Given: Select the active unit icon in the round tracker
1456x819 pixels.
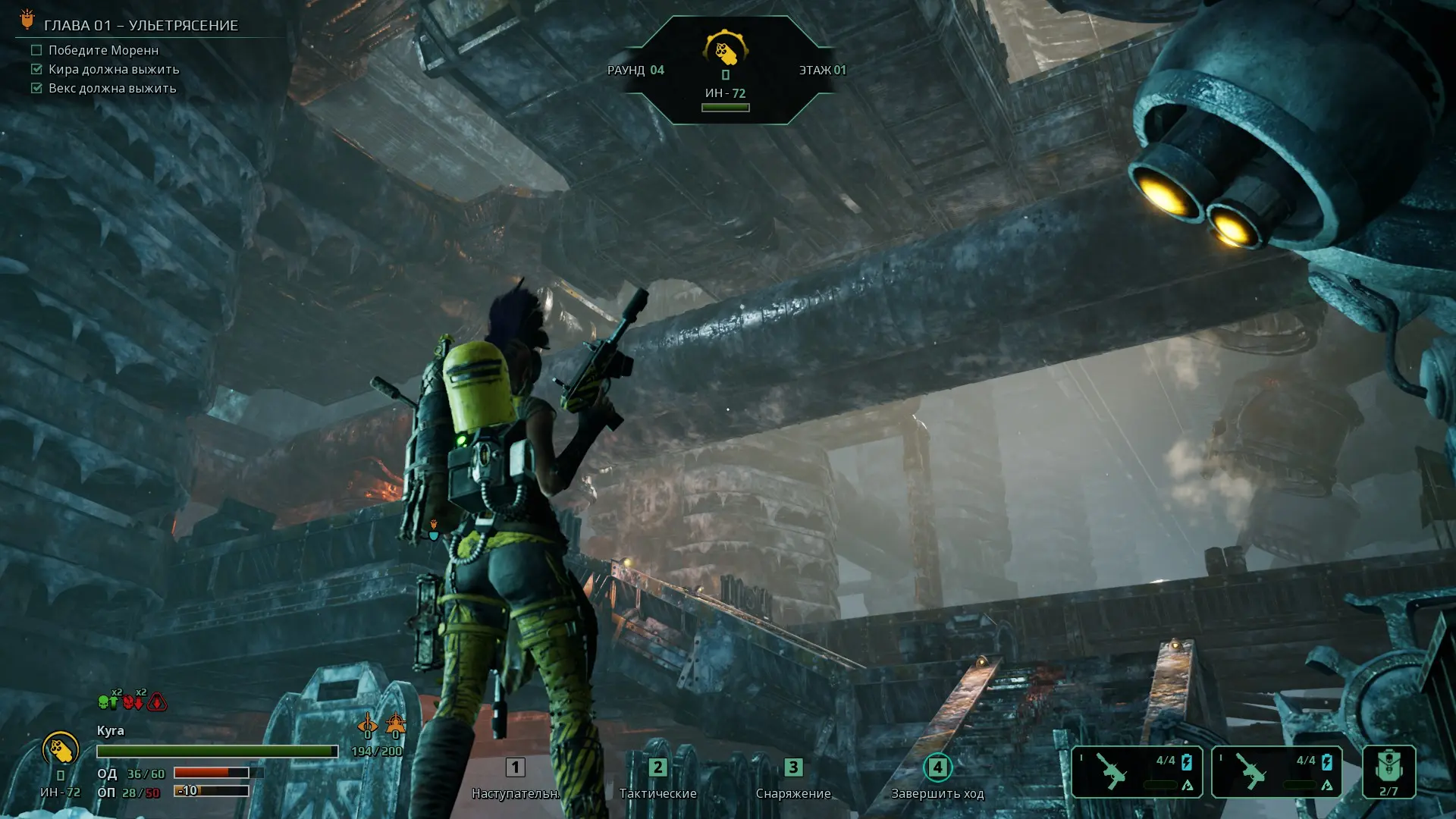Looking at the screenshot, I should (726, 51).
